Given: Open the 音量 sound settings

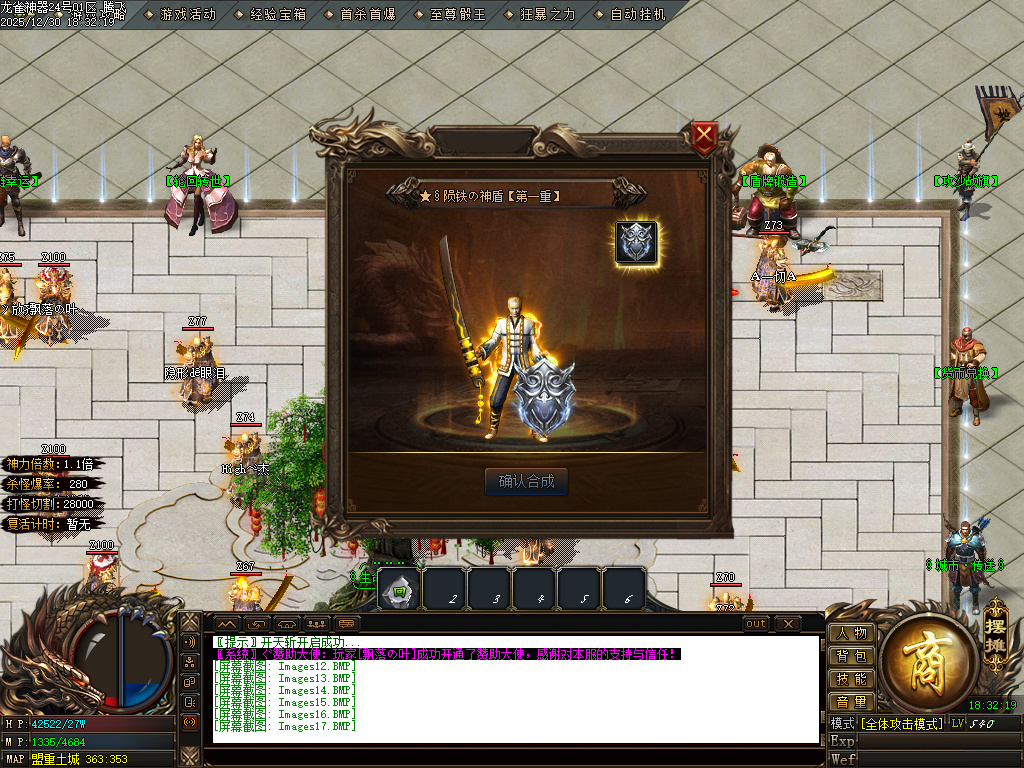Looking at the screenshot, I should [x=851, y=702].
